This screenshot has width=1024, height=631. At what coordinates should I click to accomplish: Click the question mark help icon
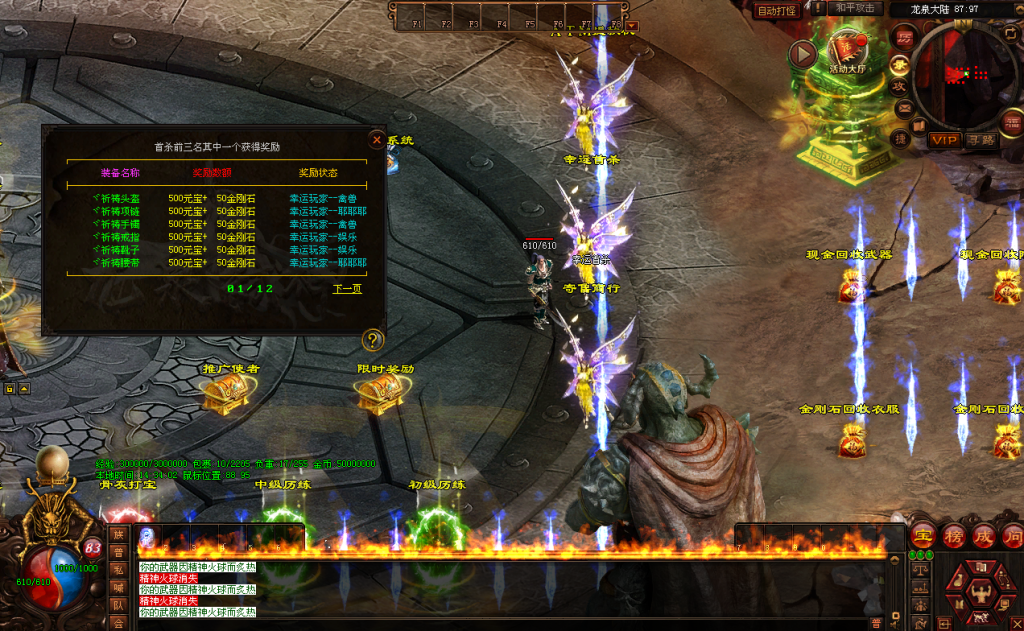click(x=373, y=340)
